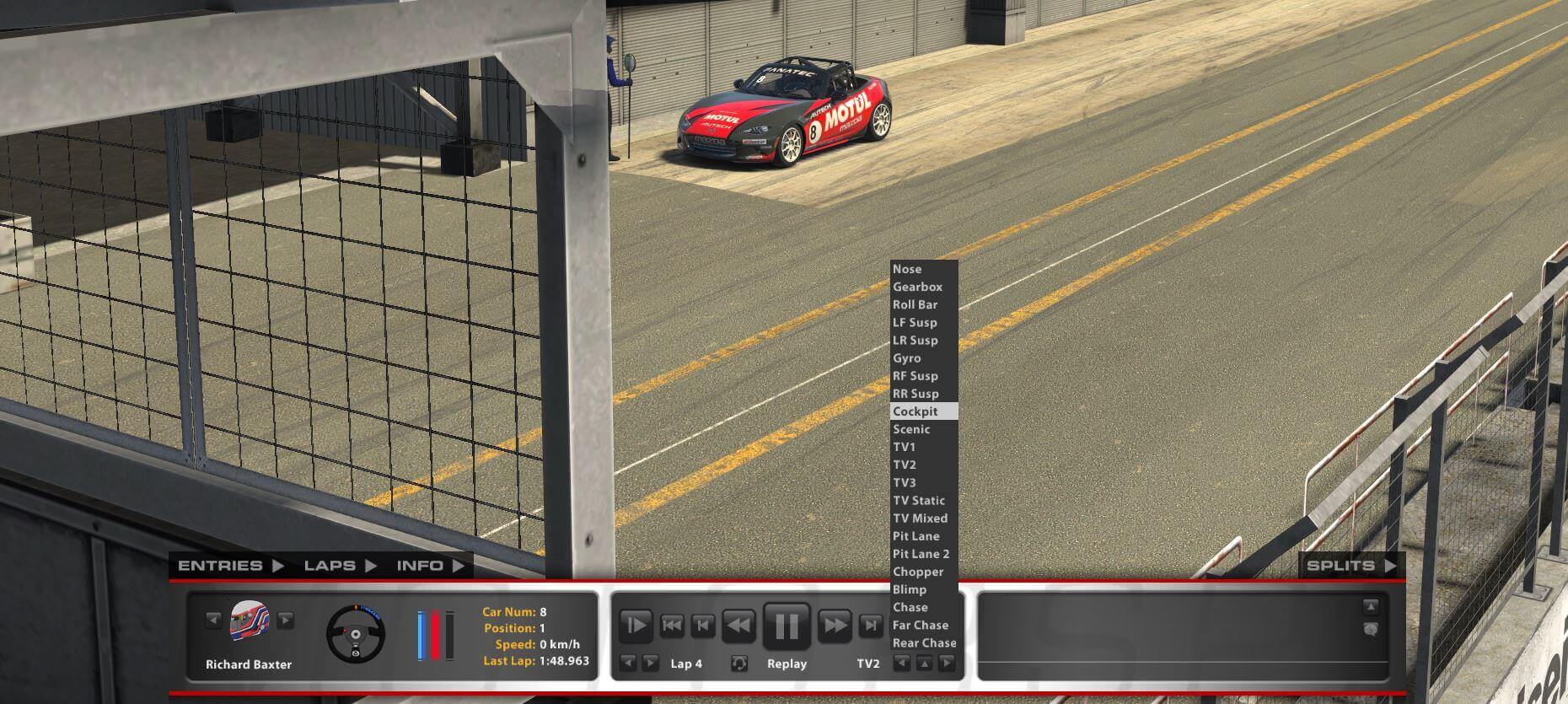1568x704 pixels.
Task: Jump to the start of the replay
Action: [x=670, y=624]
